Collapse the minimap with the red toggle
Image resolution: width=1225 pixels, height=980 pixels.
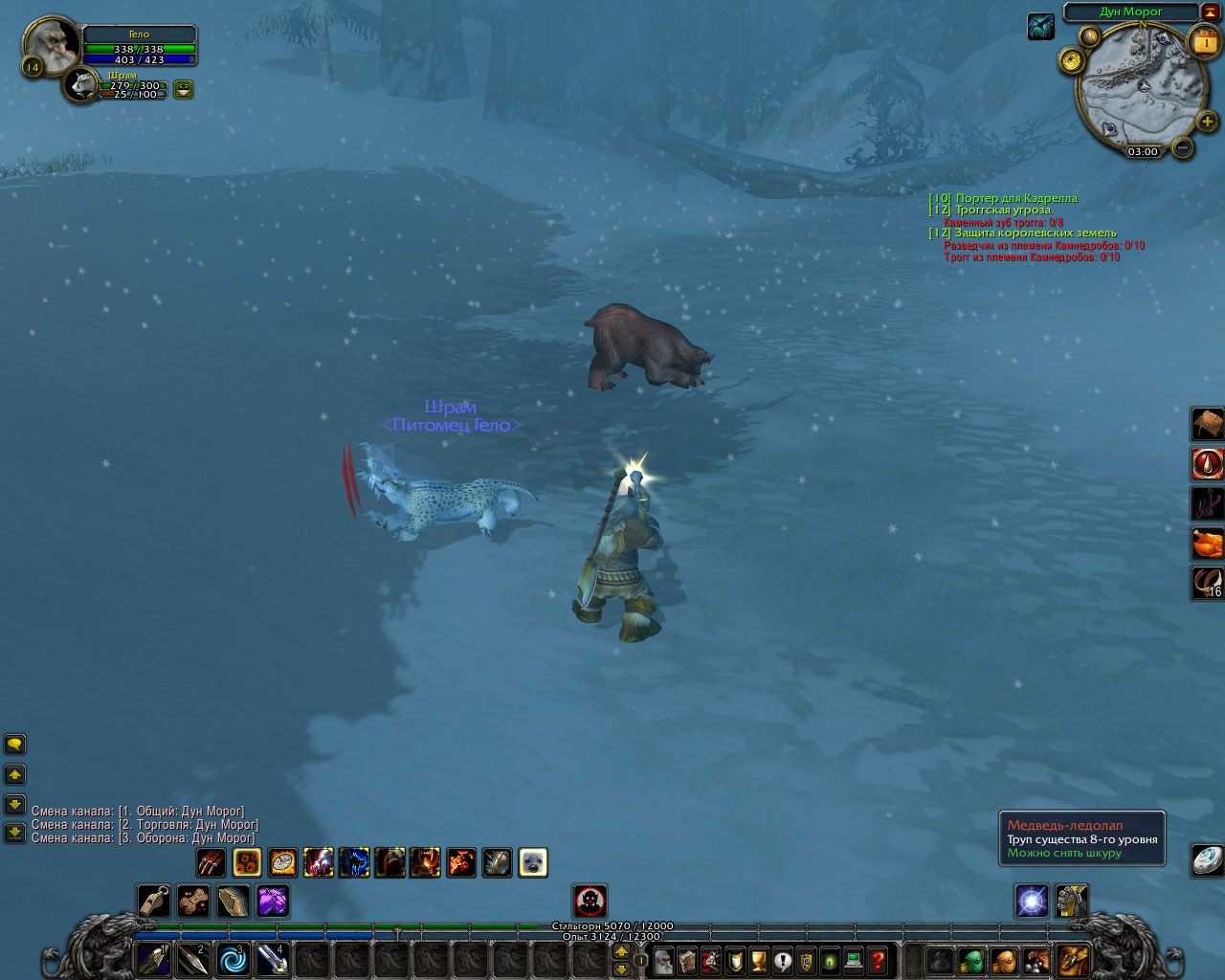(x=1210, y=11)
